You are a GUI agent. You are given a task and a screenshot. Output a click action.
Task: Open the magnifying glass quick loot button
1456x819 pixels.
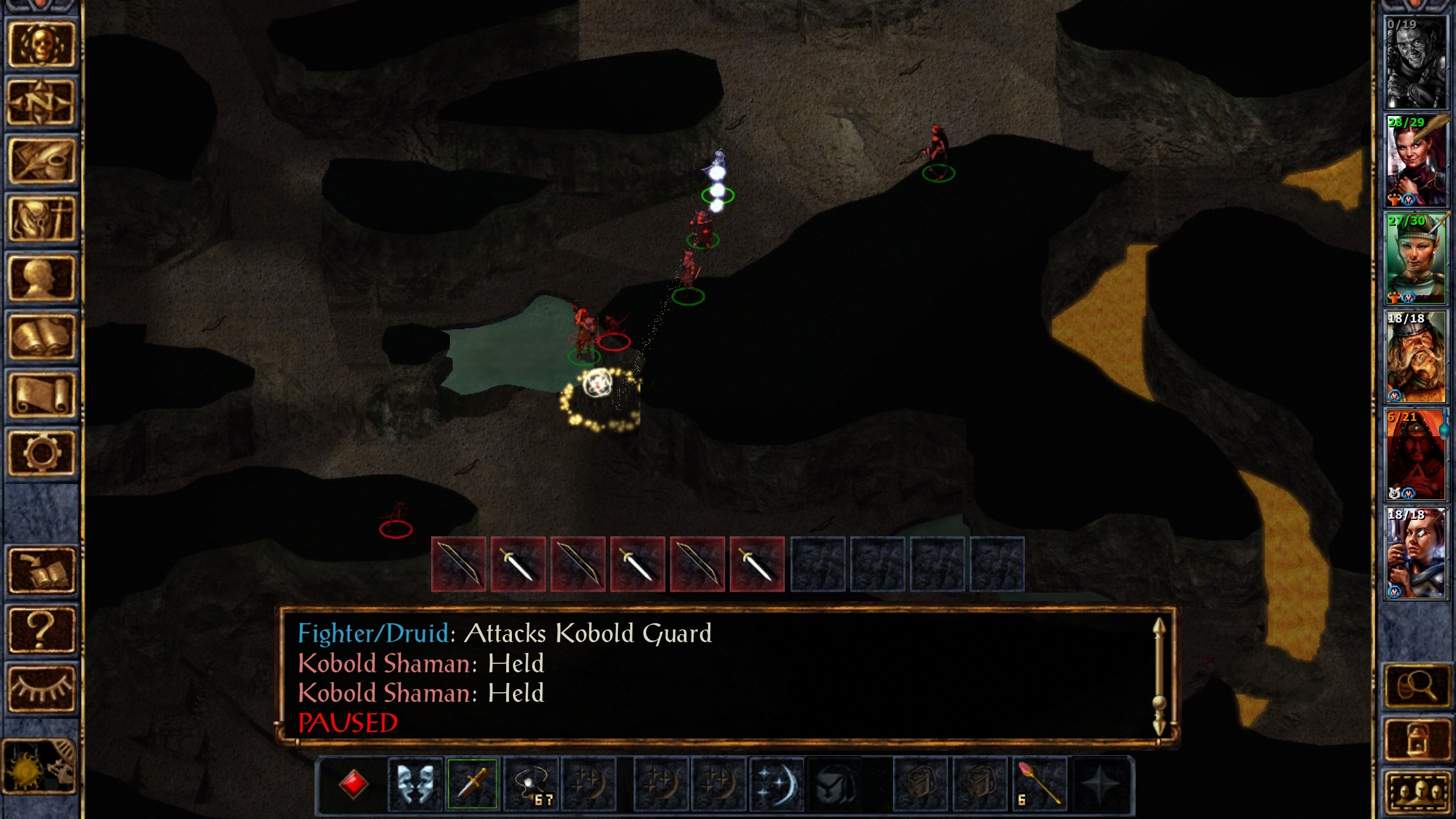click(1416, 687)
